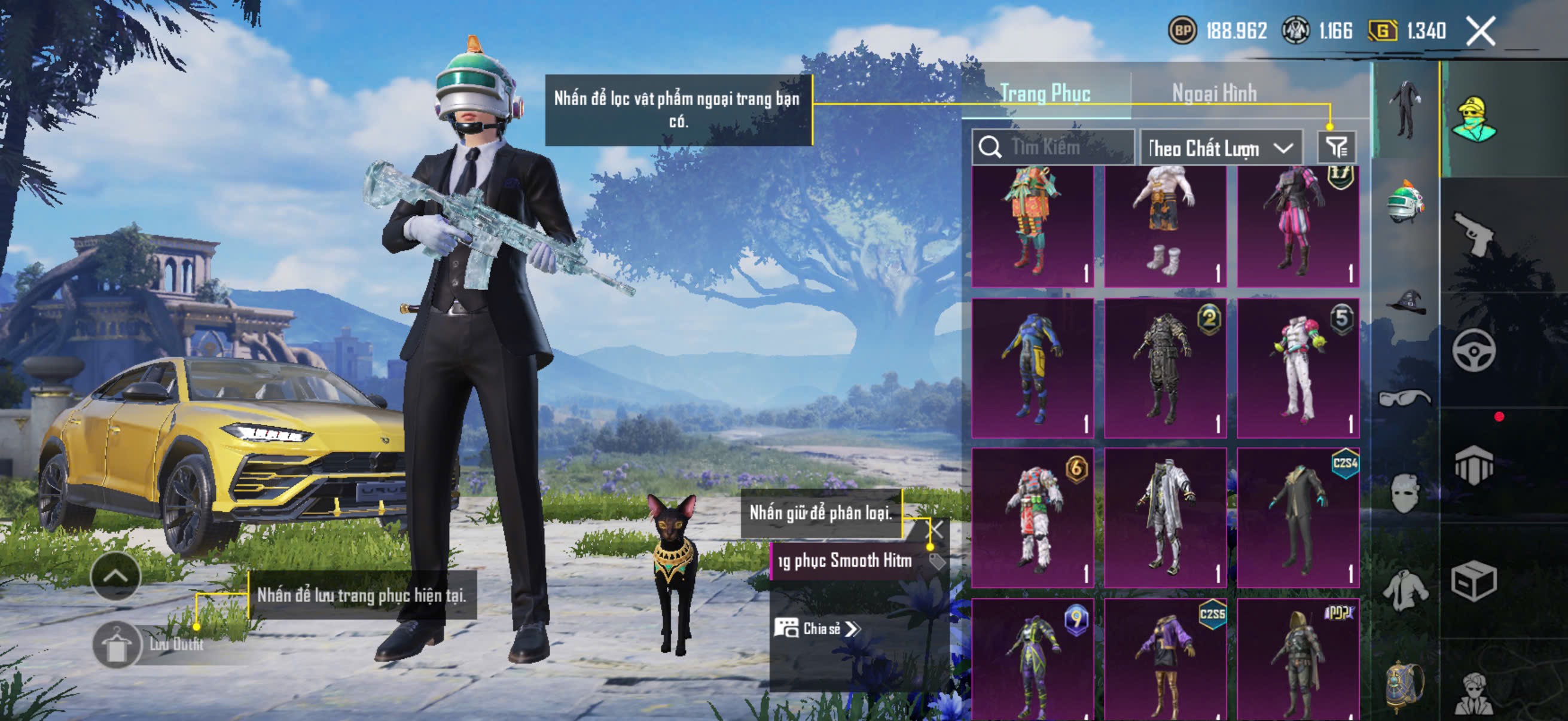Image resolution: width=1568 pixels, height=721 pixels.
Task: Choose the purple jacket outfit with C2S5 badge
Action: pos(1165,660)
